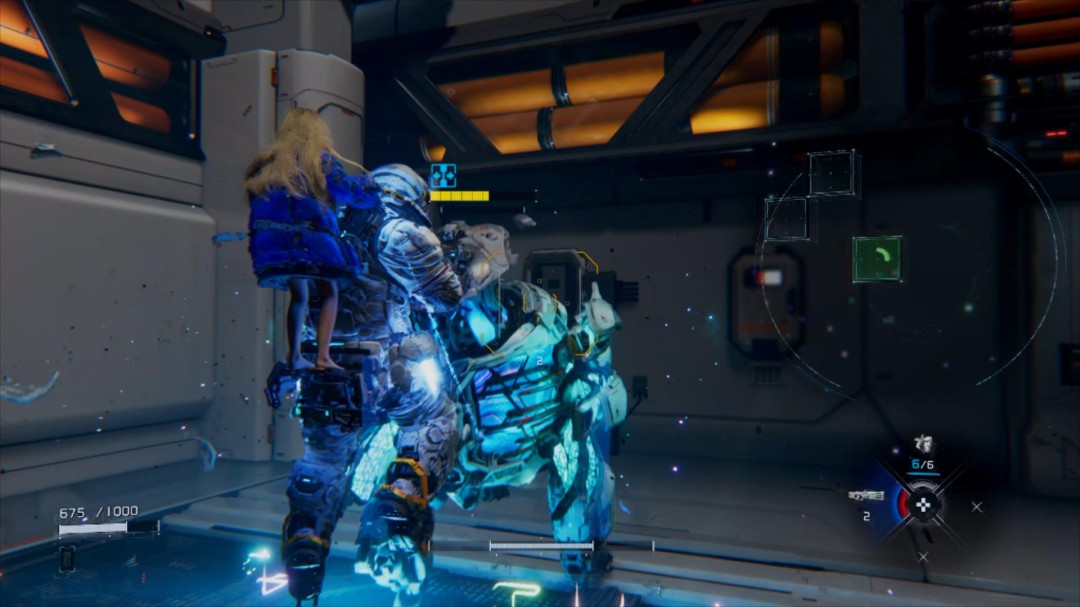
Task: Select the battery icon below the health bar
Action: coord(67,559)
